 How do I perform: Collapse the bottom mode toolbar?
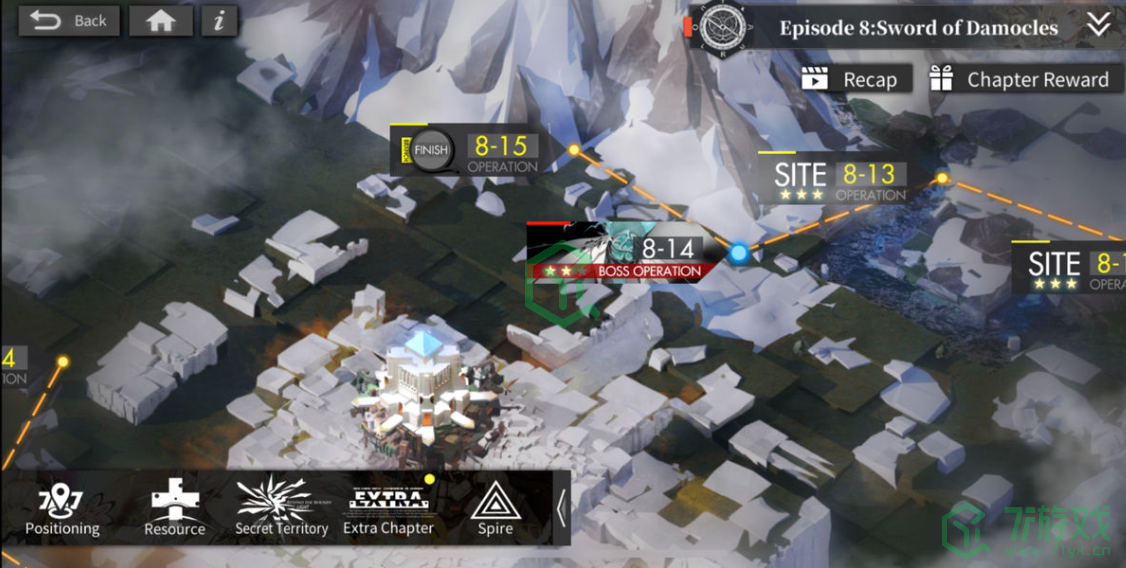[x=561, y=508]
